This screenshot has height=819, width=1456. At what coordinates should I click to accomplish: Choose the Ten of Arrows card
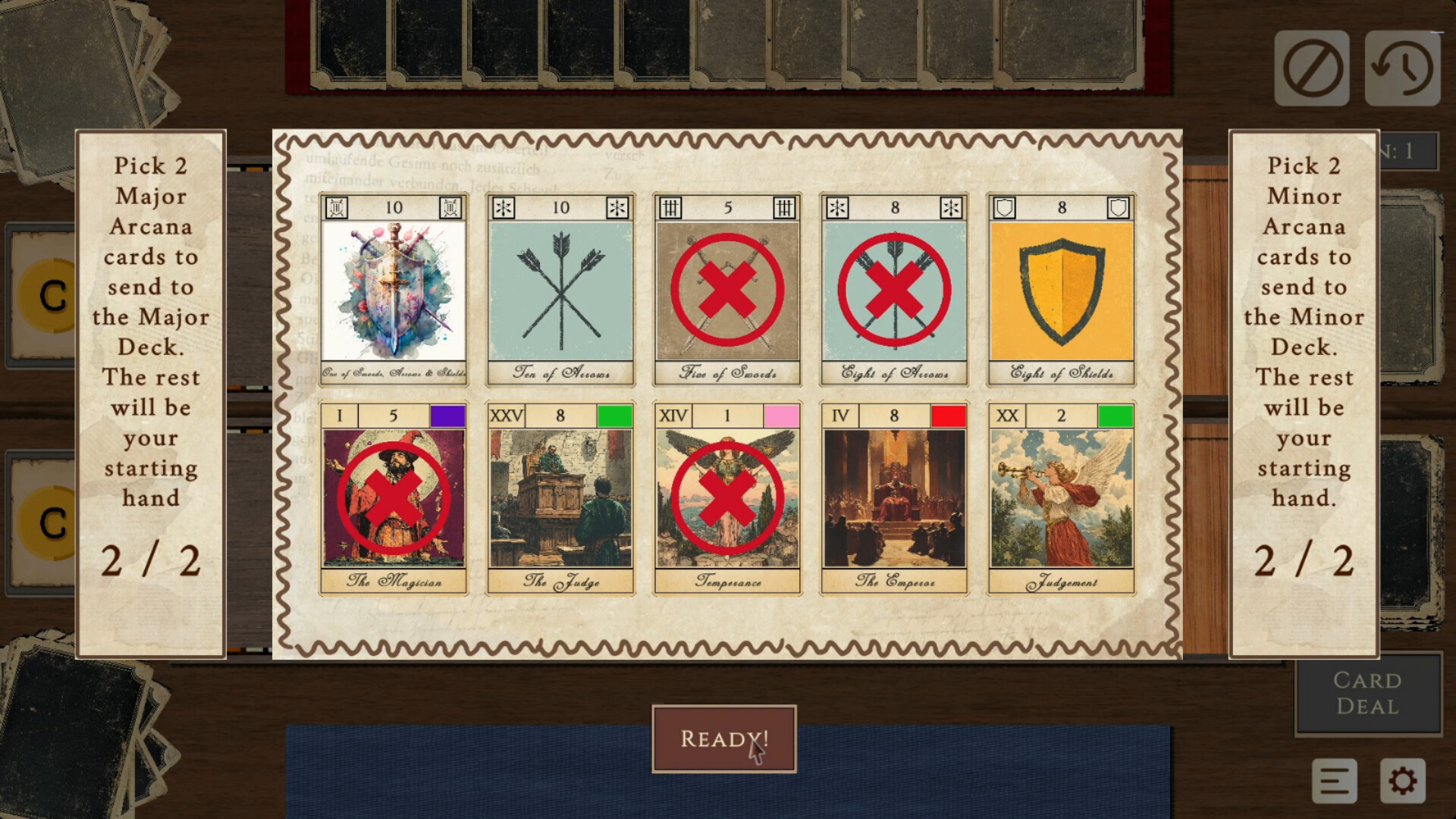click(560, 290)
